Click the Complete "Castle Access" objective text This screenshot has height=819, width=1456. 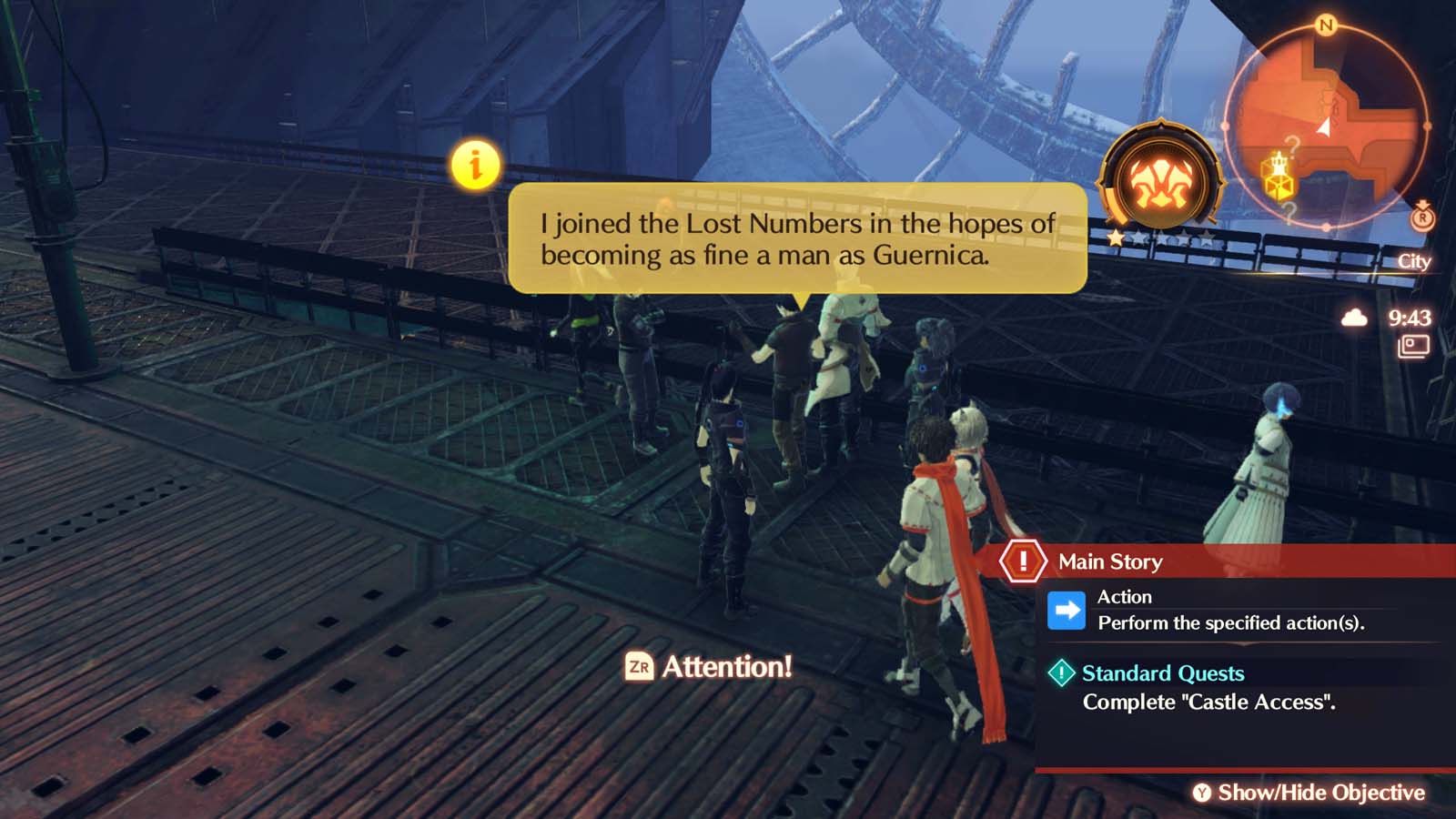(x=1212, y=702)
